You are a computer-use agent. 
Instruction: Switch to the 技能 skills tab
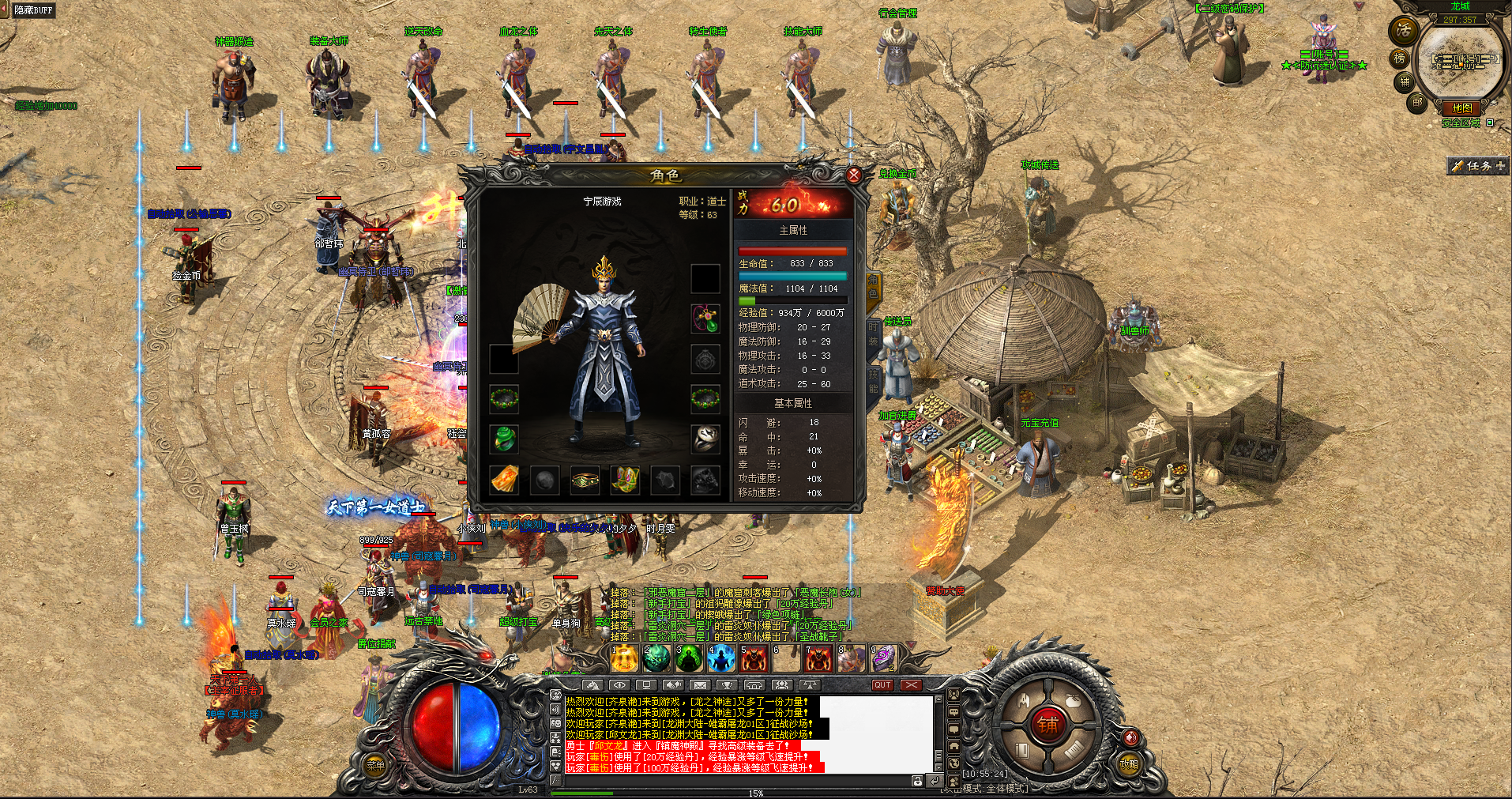click(x=873, y=380)
